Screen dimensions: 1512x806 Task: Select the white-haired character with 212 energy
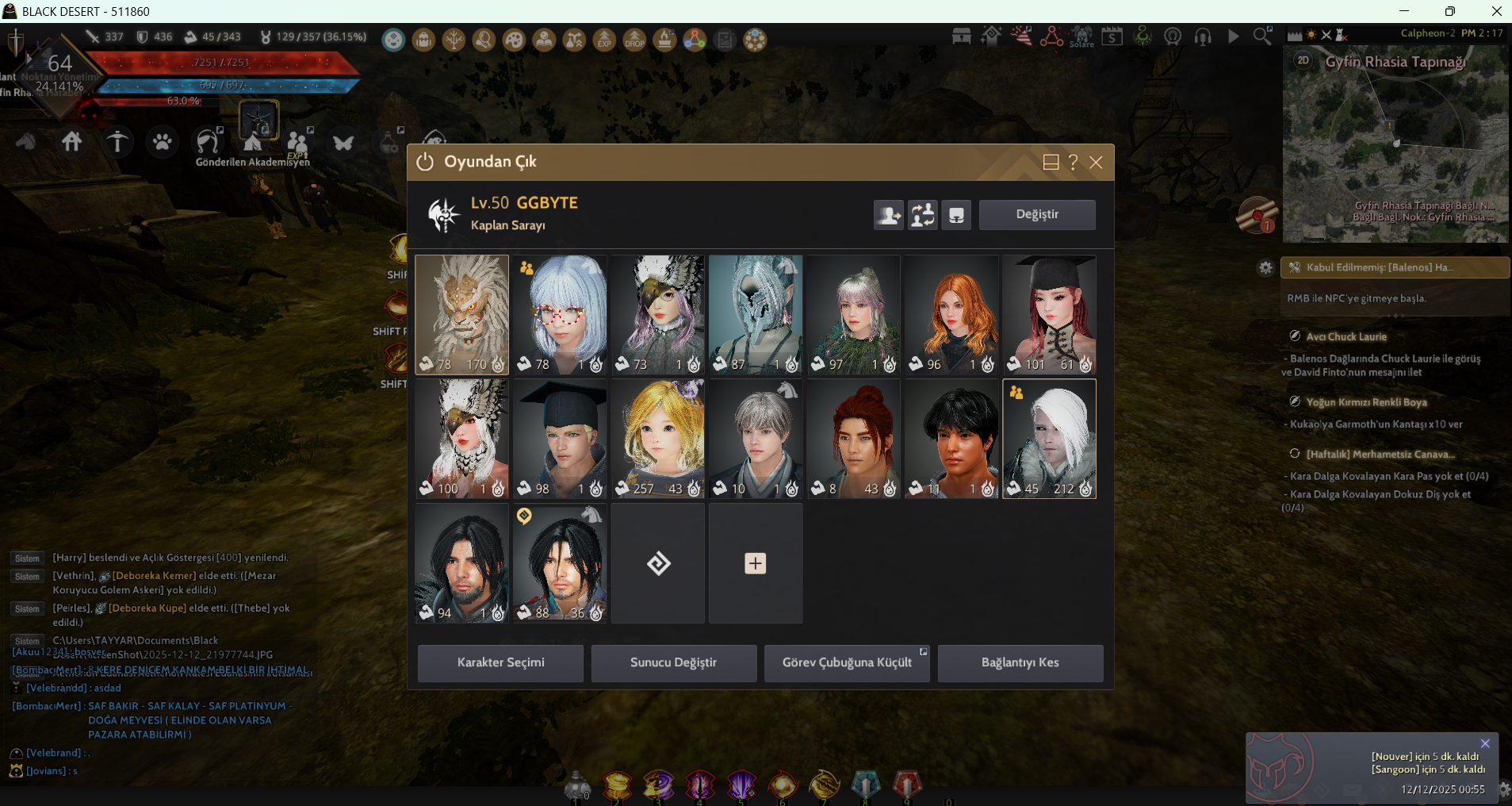tap(1049, 439)
